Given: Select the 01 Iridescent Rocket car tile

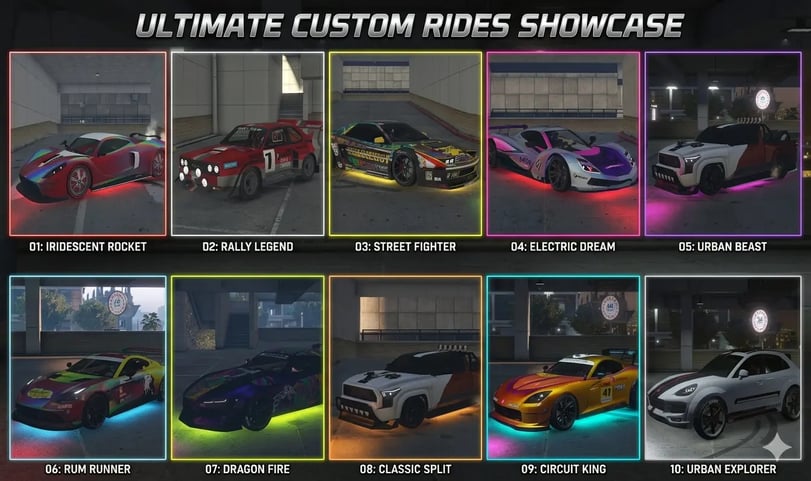Looking at the screenshot, I should 88,144.
